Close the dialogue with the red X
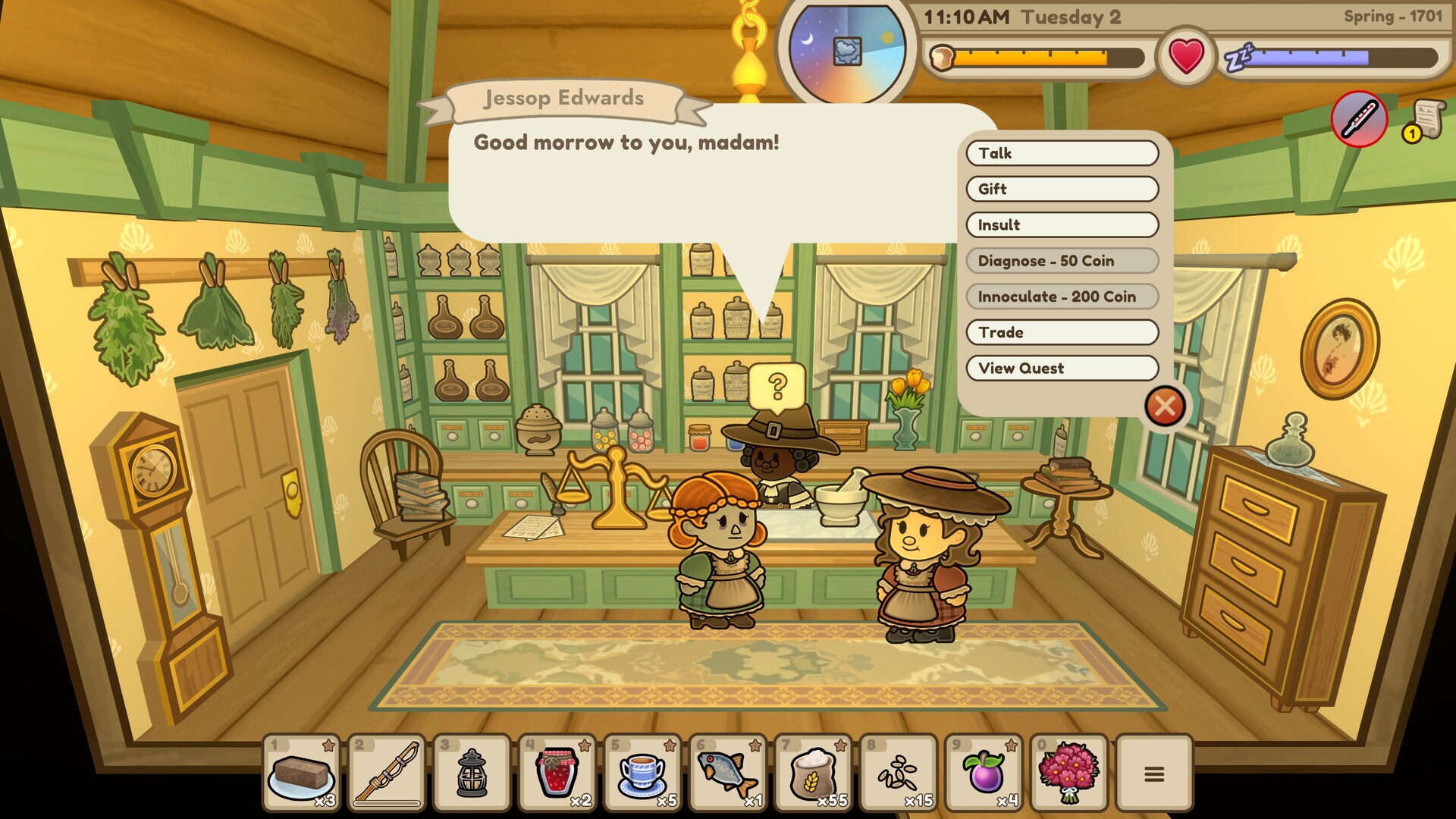Viewport: 1456px width, 819px height. click(x=1166, y=406)
